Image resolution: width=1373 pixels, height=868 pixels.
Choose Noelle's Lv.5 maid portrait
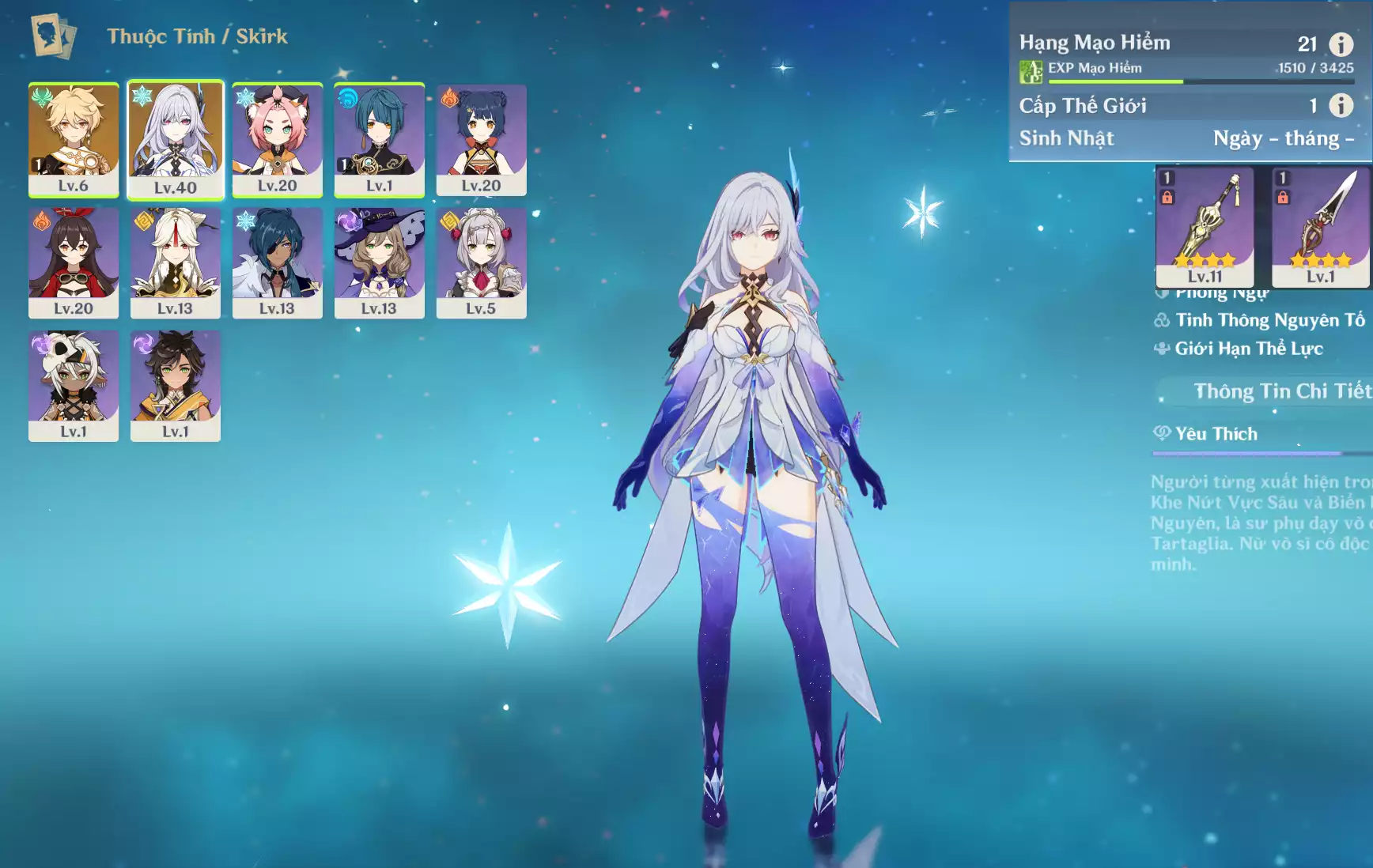pos(481,262)
